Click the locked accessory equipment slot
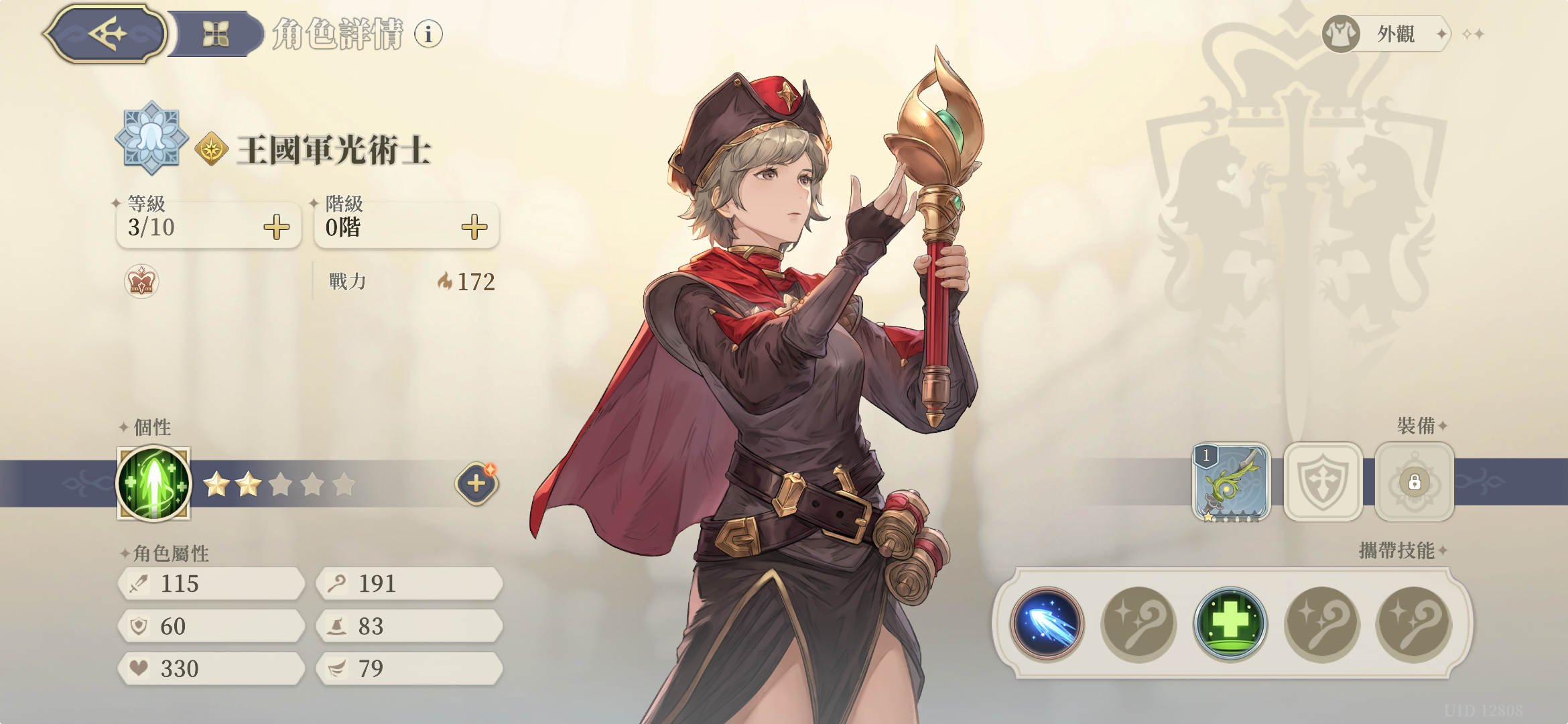 [1414, 483]
